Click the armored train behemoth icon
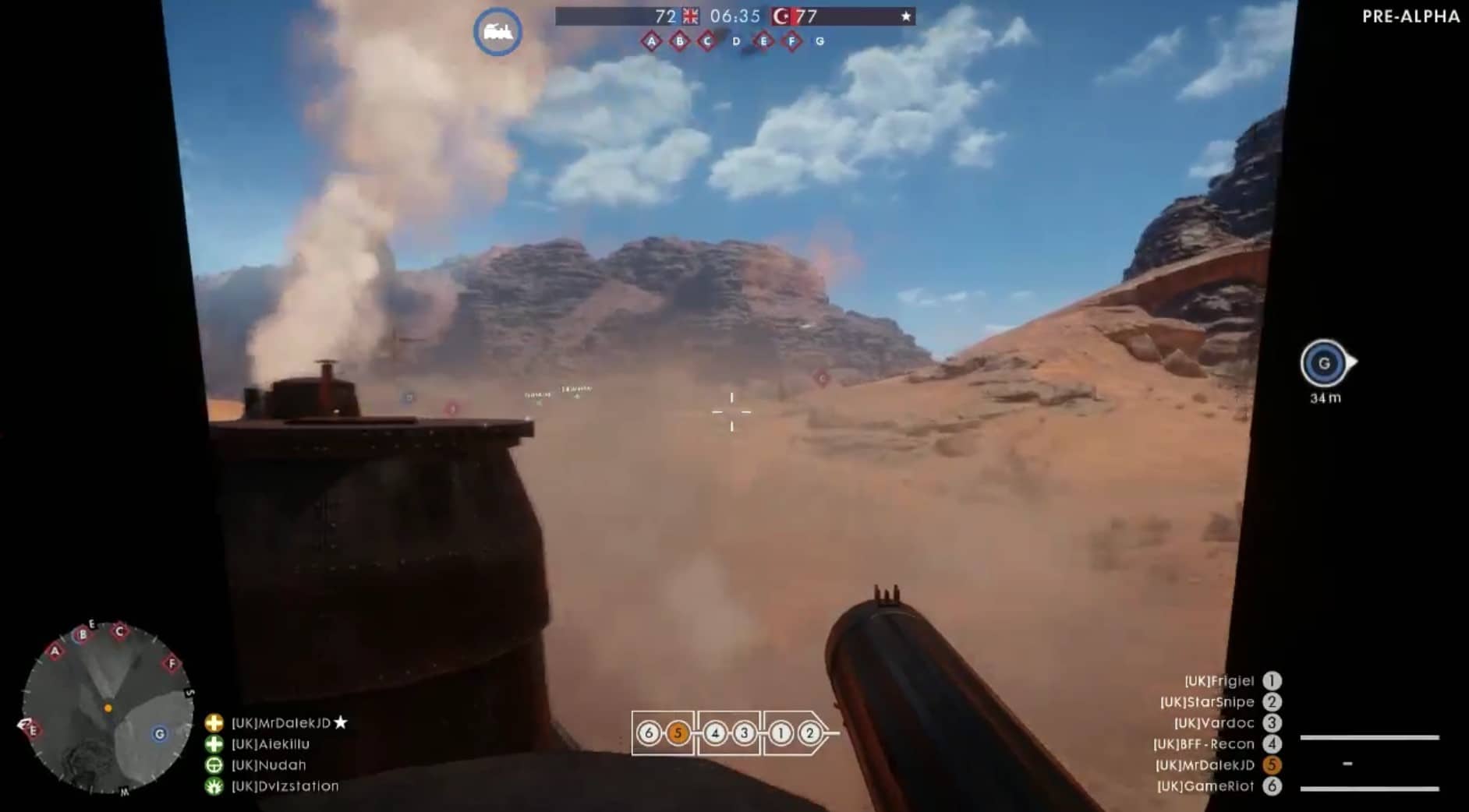The height and width of the screenshot is (812, 1469). point(497,32)
